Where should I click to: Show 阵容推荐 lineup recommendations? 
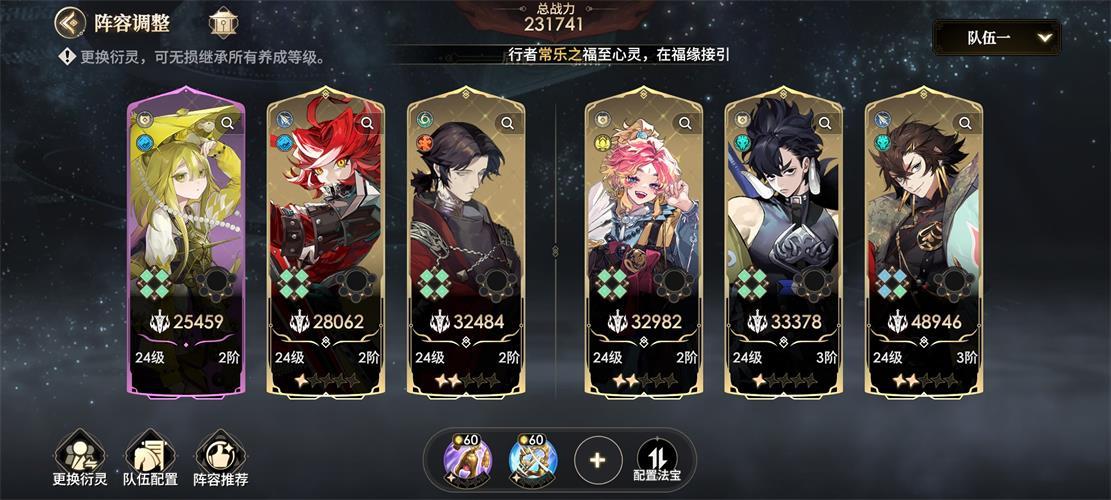click(x=221, y=459)
